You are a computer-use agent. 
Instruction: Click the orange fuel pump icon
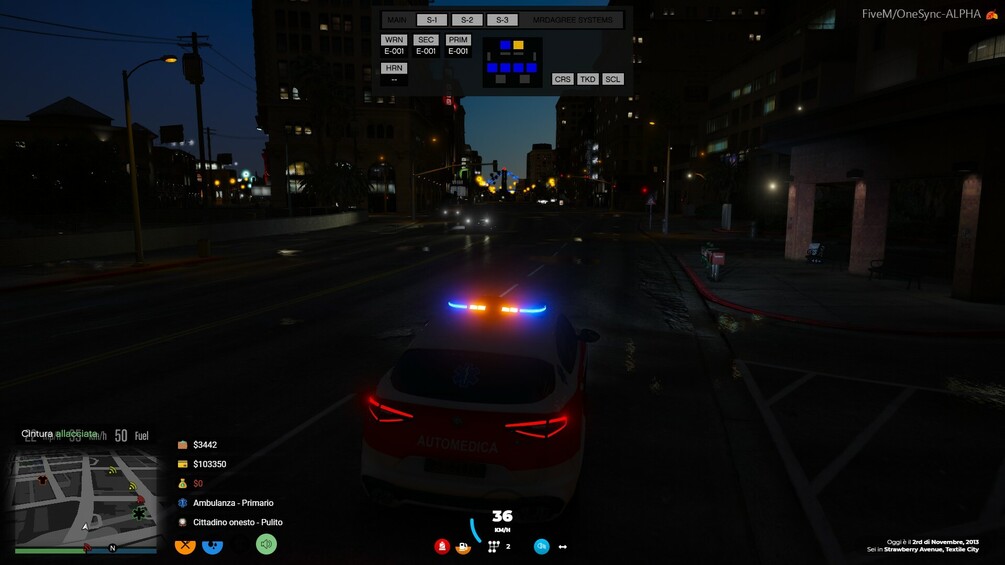[x=463, y=547]
